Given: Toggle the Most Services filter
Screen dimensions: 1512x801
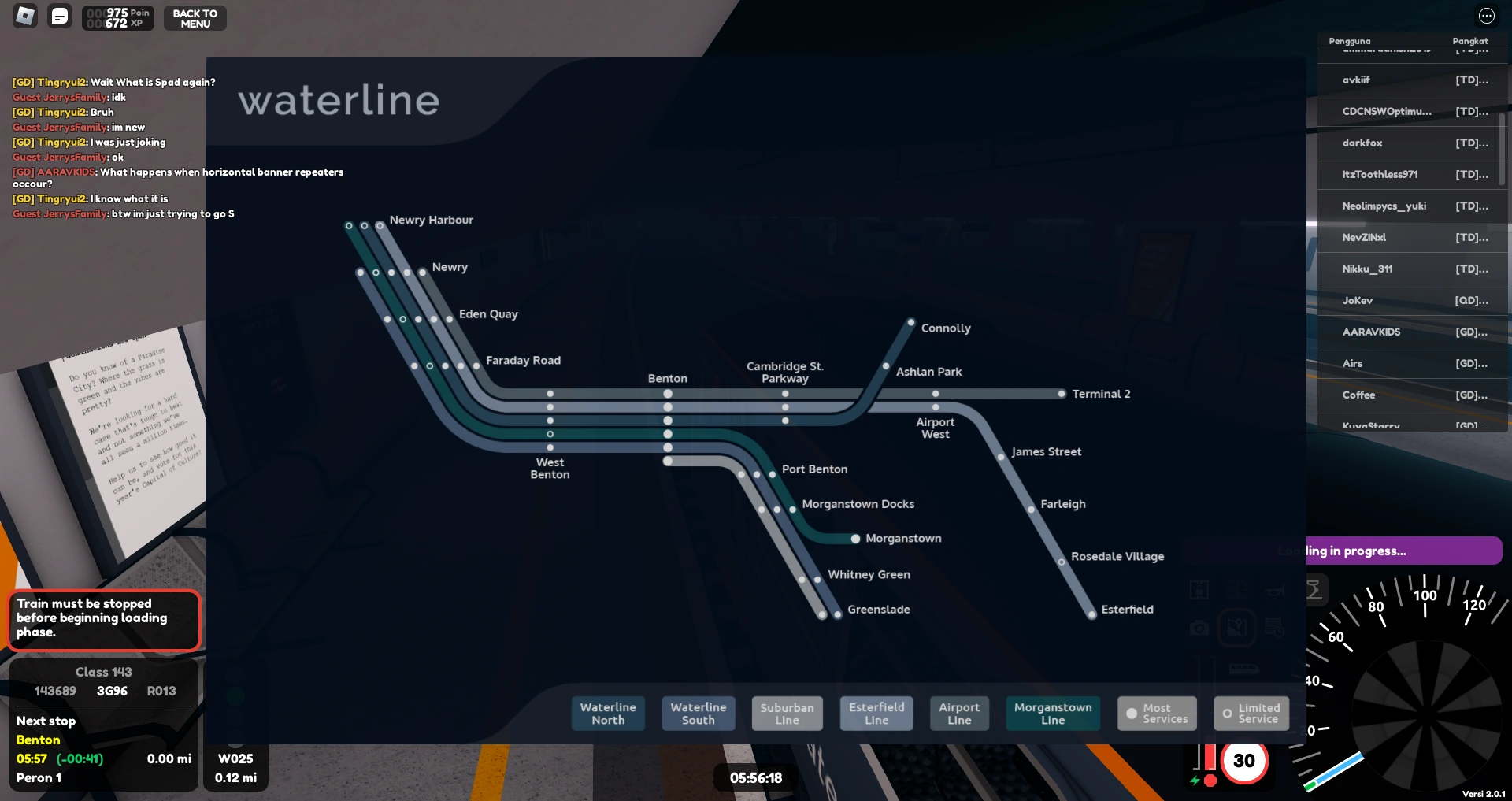Looking at the screenshot, I should click(1156, 713).
